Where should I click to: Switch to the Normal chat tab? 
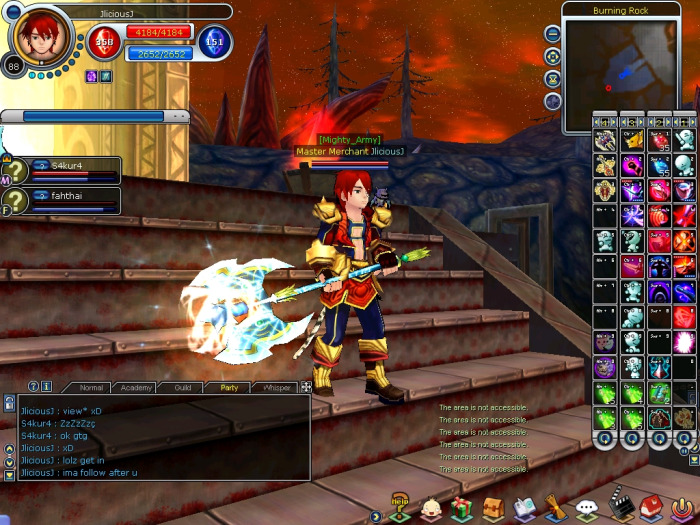tap(91, 387)
